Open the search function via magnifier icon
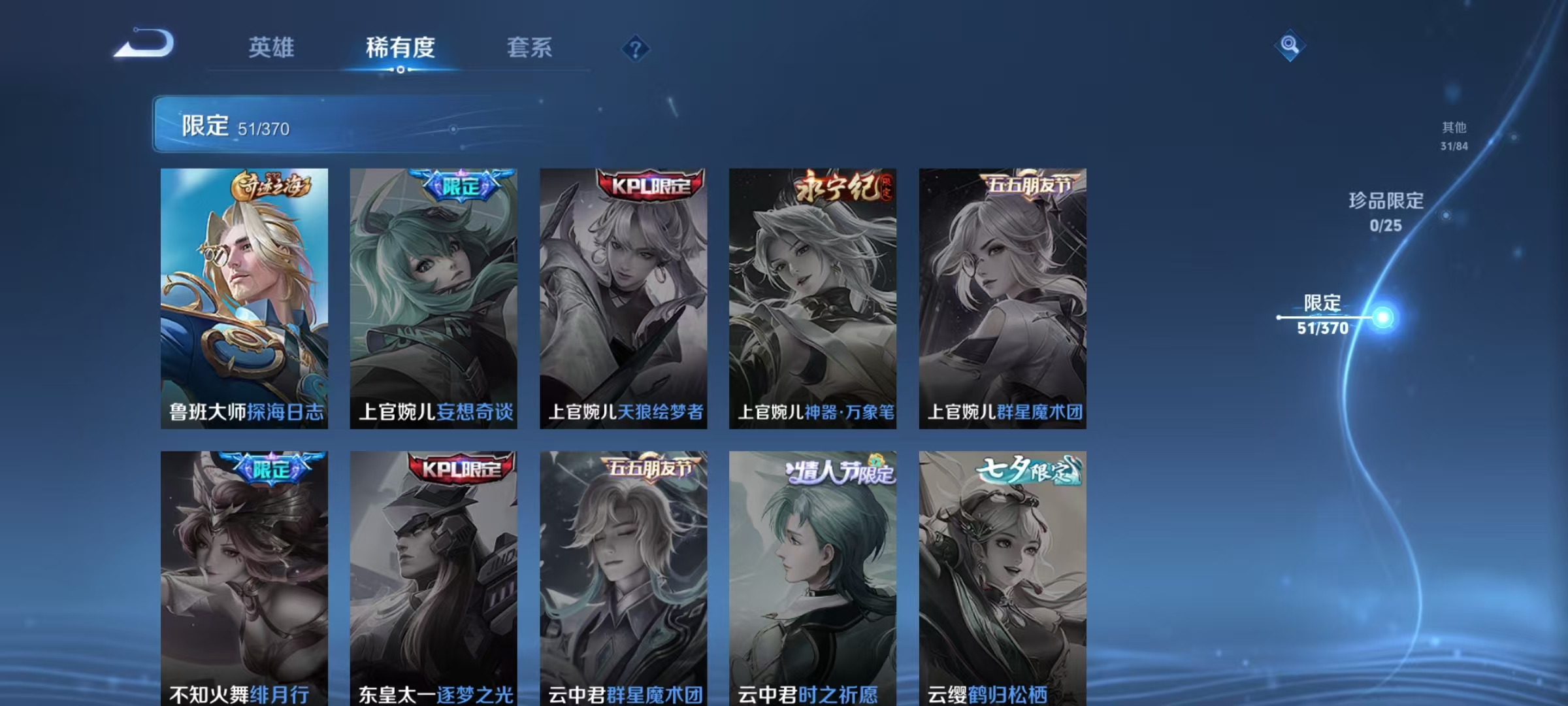 tap(1290, 47)
